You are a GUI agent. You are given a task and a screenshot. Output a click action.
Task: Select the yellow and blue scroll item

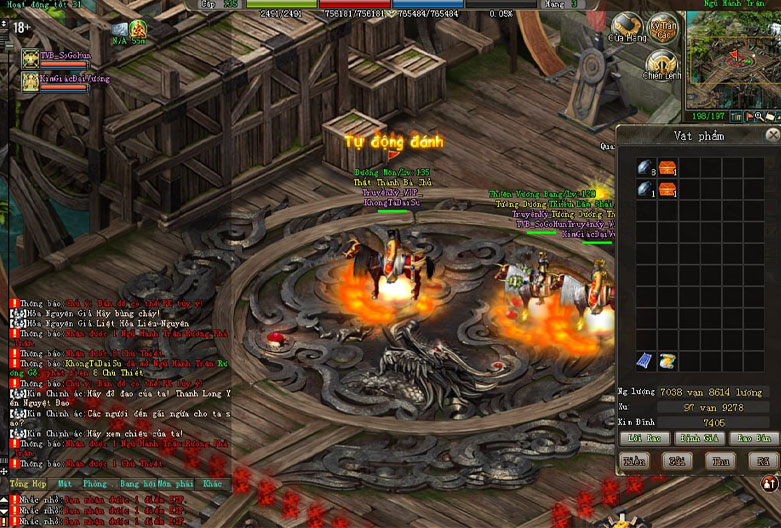666,361
